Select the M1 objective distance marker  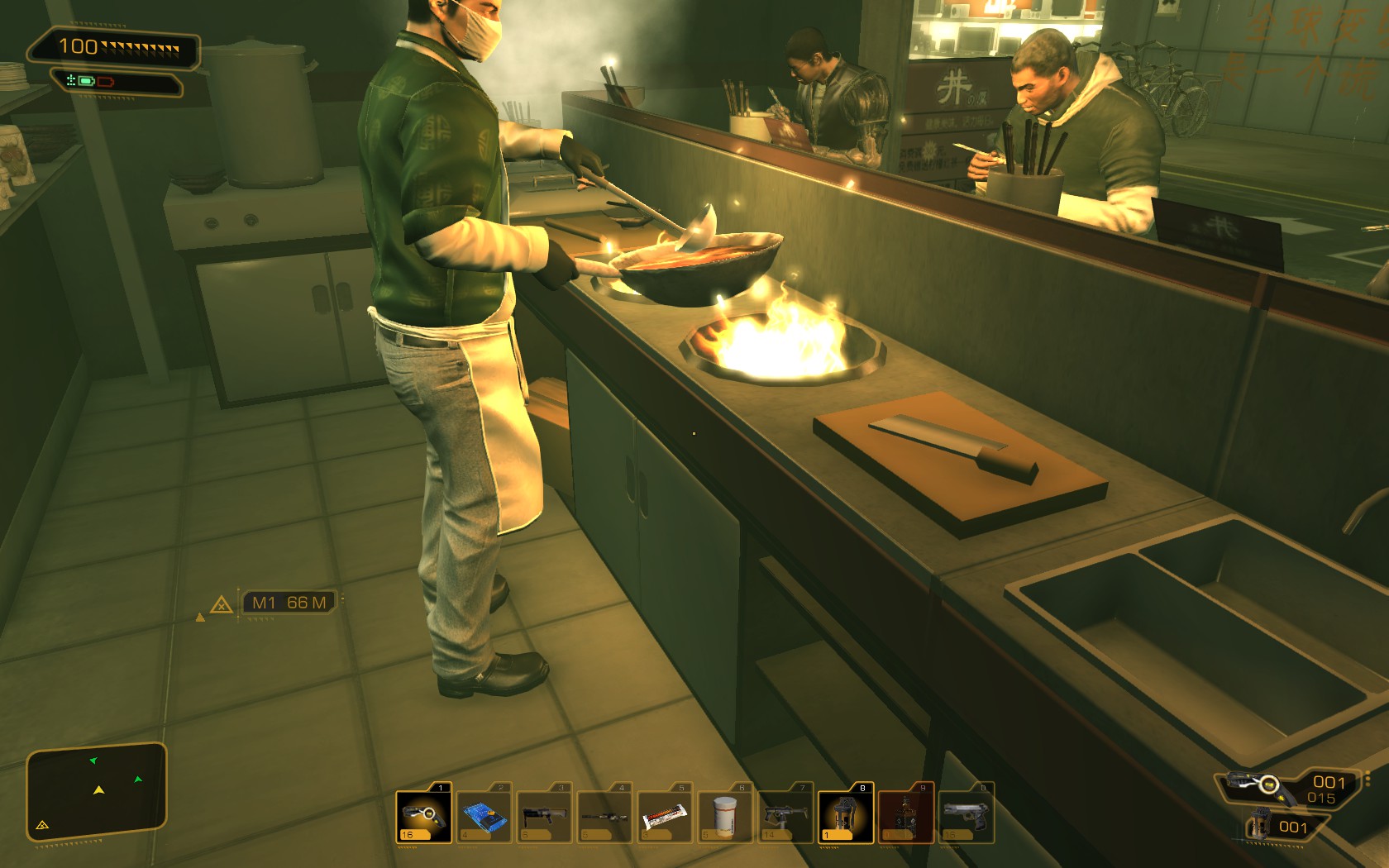click(288, 603)
